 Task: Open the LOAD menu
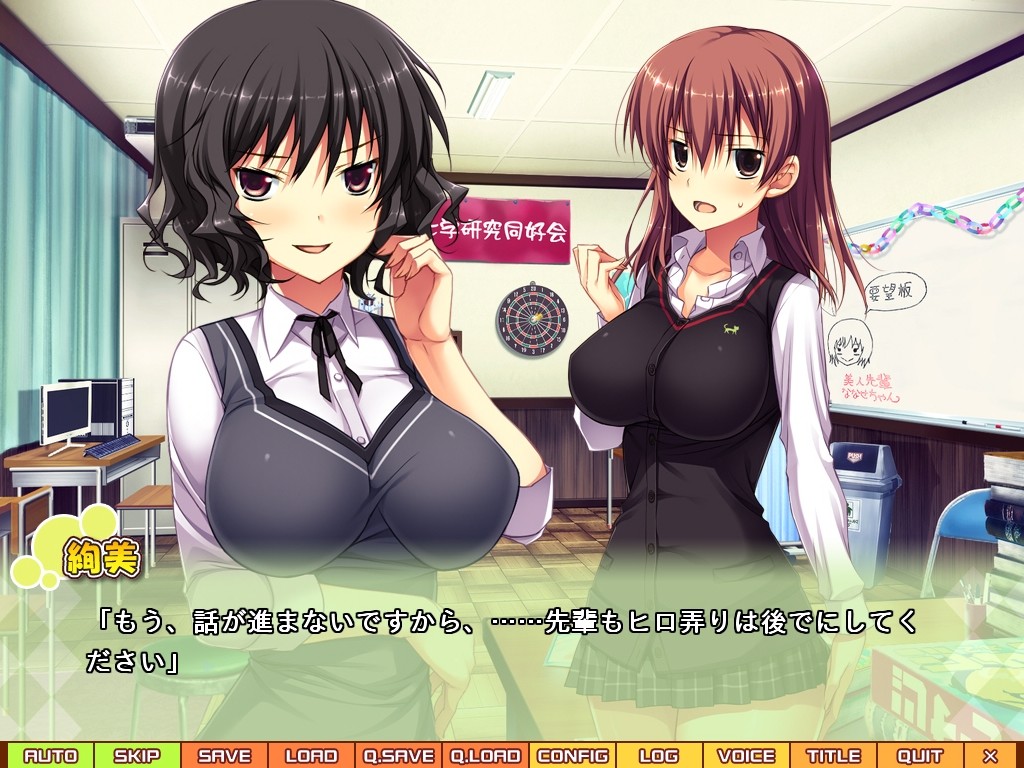tap(311, 756)
